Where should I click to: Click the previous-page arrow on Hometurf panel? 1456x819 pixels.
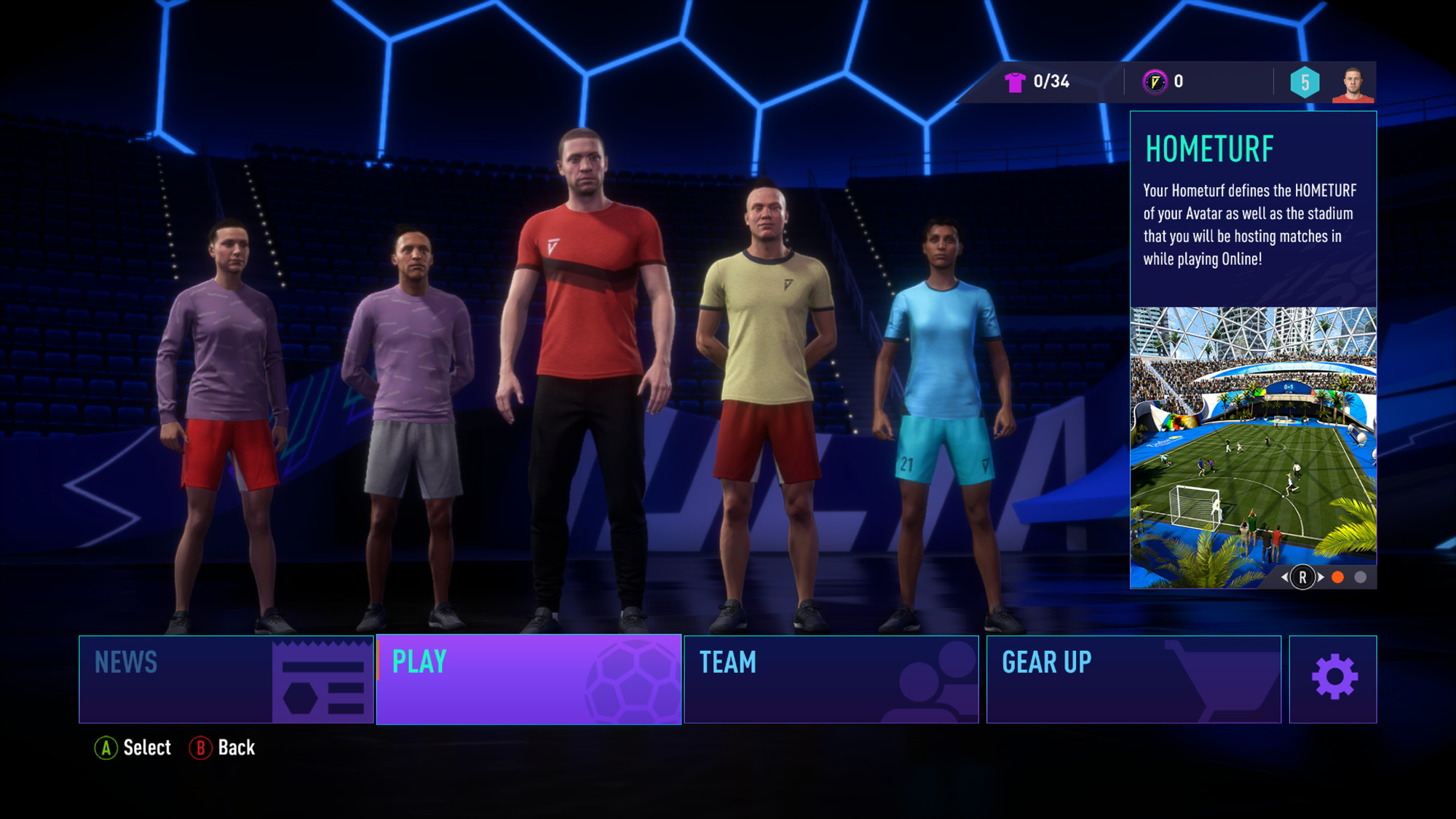coord(1285,577)
